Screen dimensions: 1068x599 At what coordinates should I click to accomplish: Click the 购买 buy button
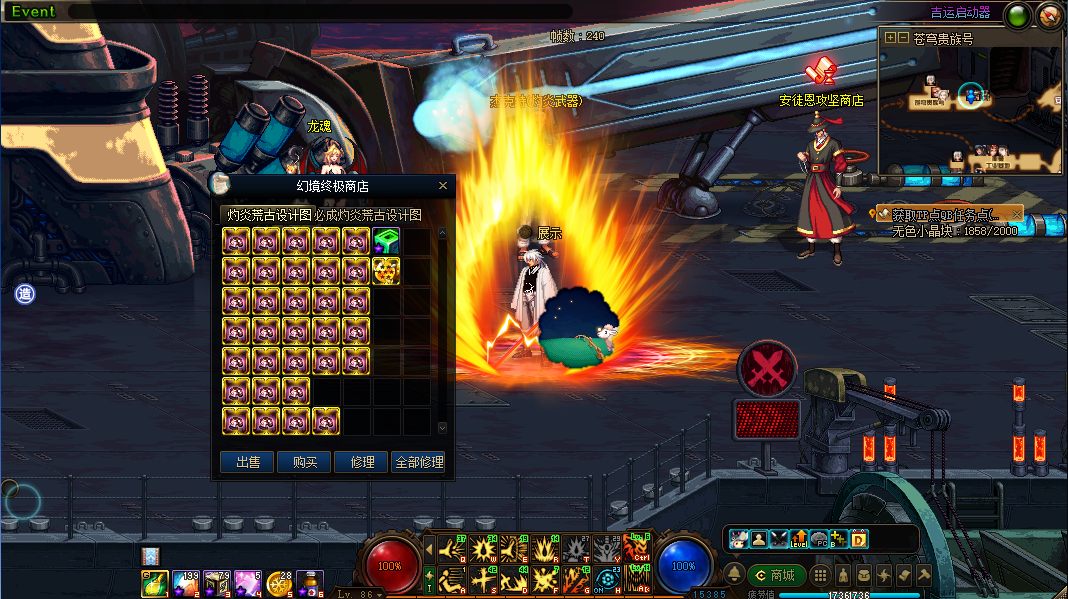[x=305, y=462]
